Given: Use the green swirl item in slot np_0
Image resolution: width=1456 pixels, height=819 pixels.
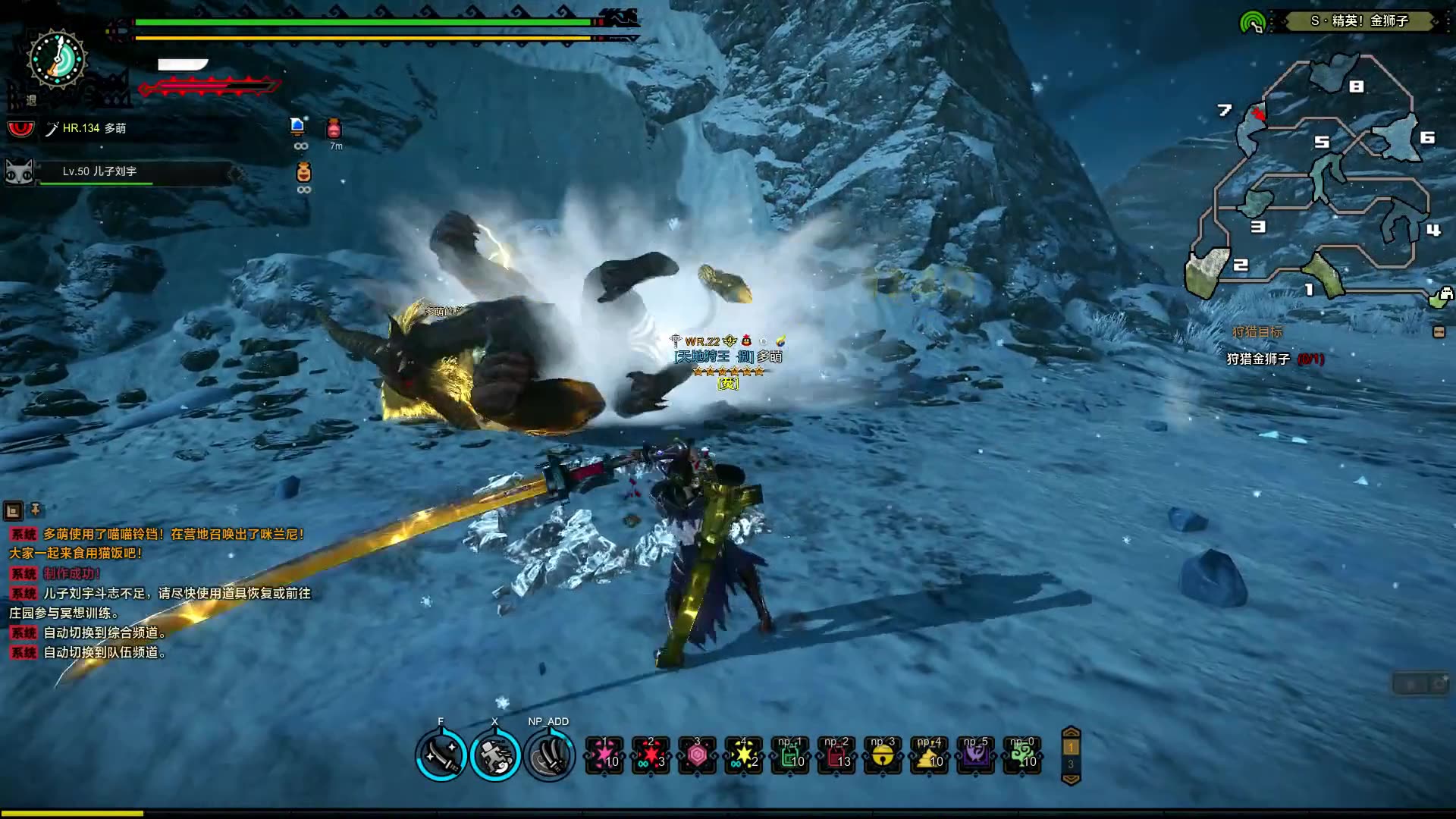Looking at the screenshot, I should 1022,755.
